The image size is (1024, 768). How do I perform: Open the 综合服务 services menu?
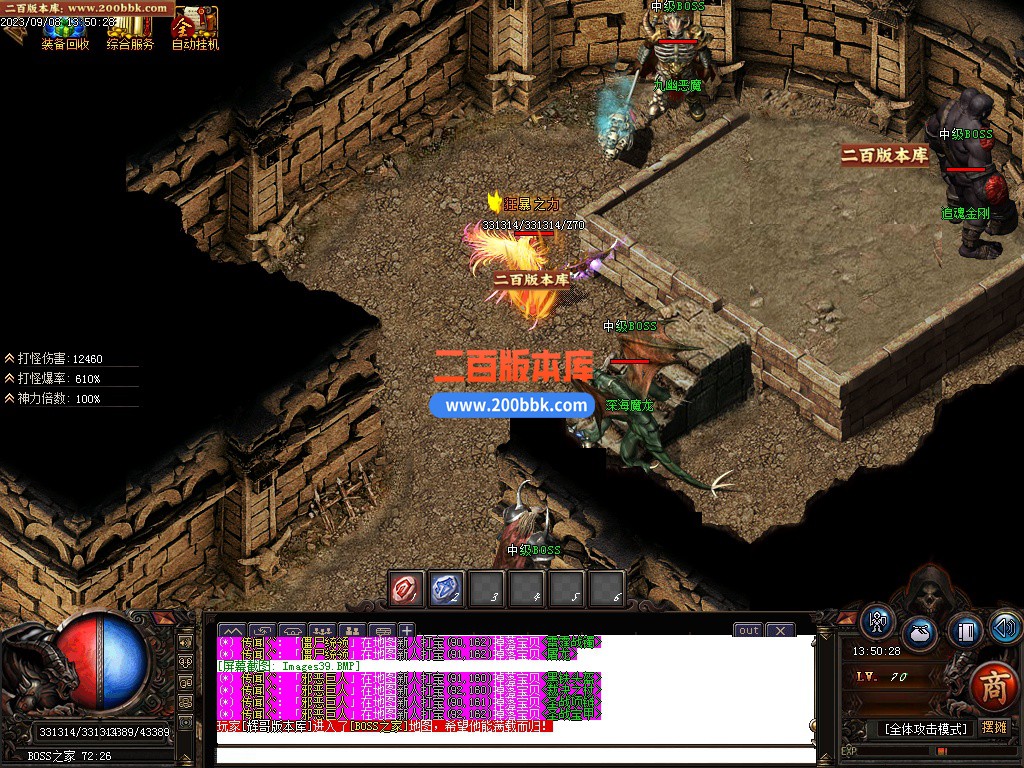pyautogui.click(x=130, y=31)
